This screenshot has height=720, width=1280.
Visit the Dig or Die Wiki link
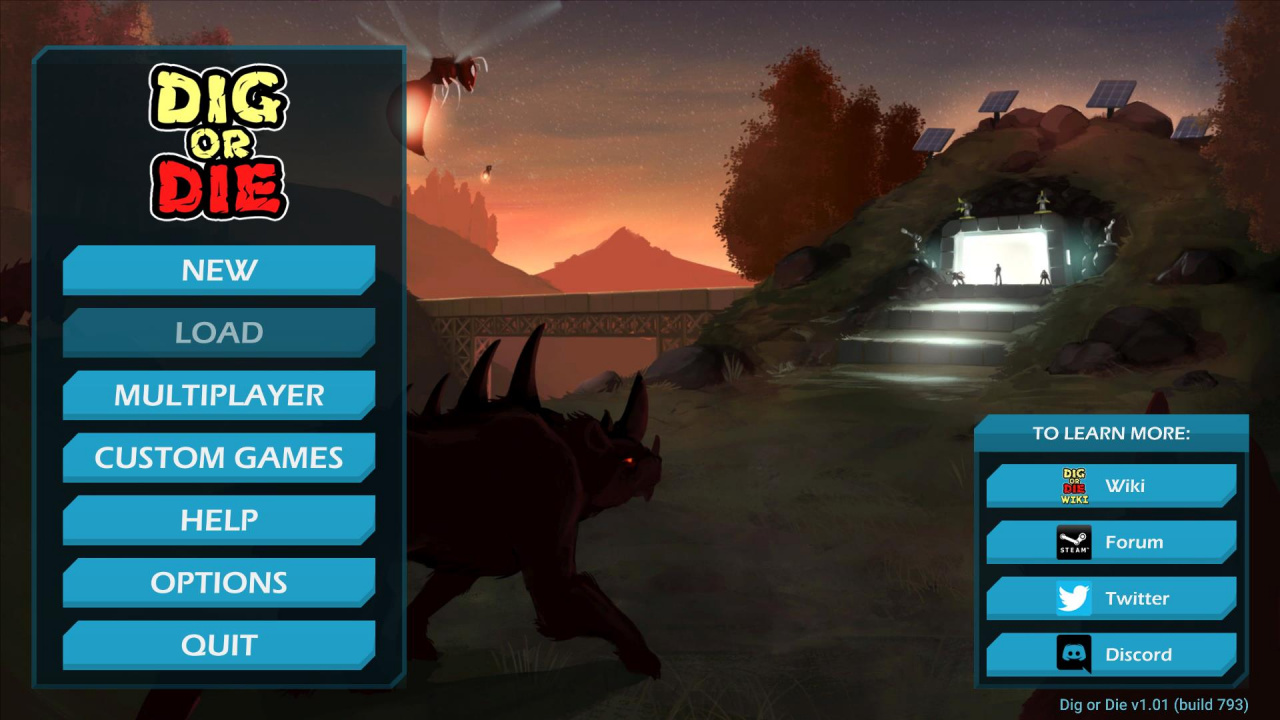click(1111, 486)
